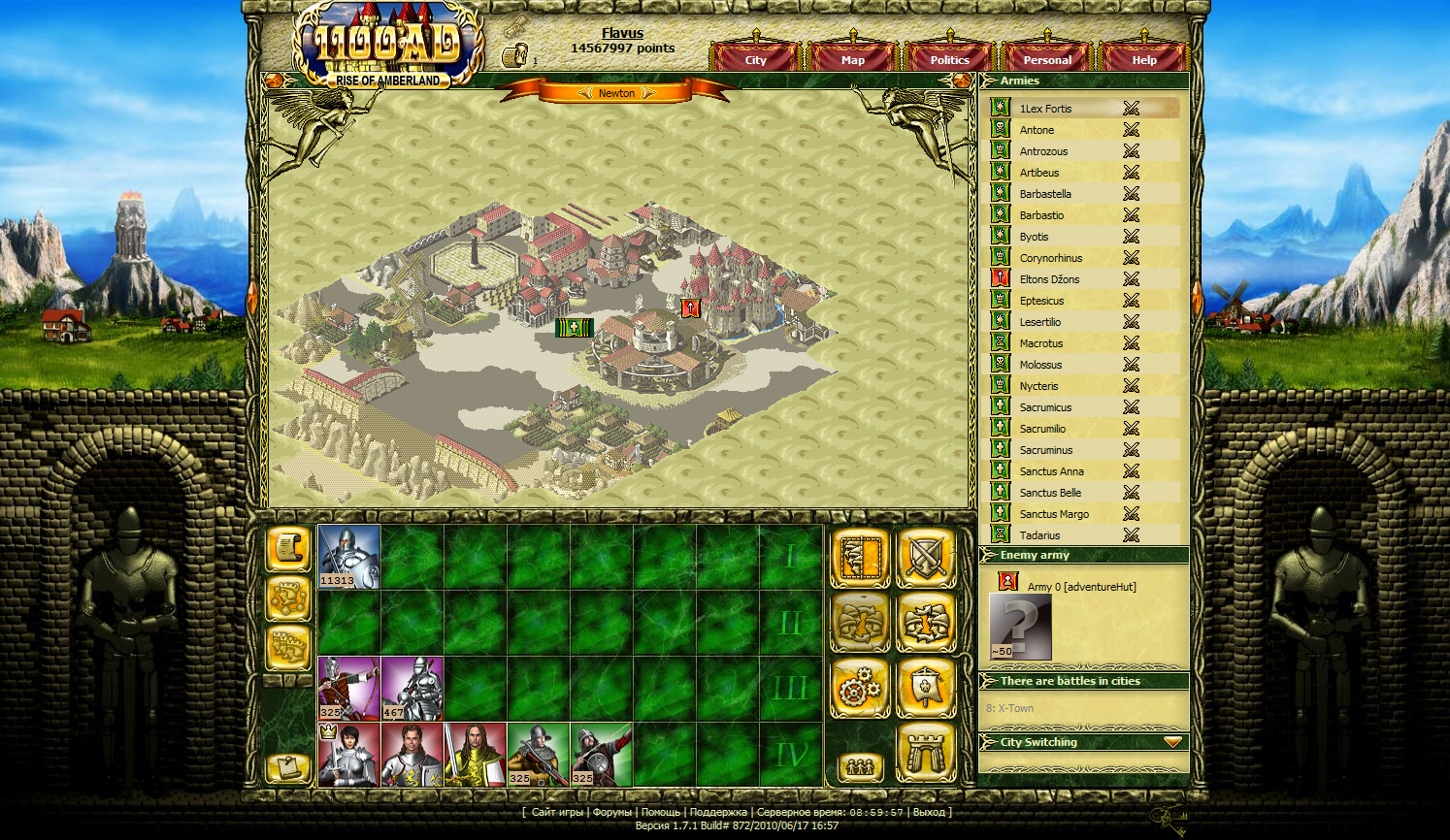This screenshot has height=840, width=1450.
Task: Go to the Personal tab
Action: pos(1047,59)
